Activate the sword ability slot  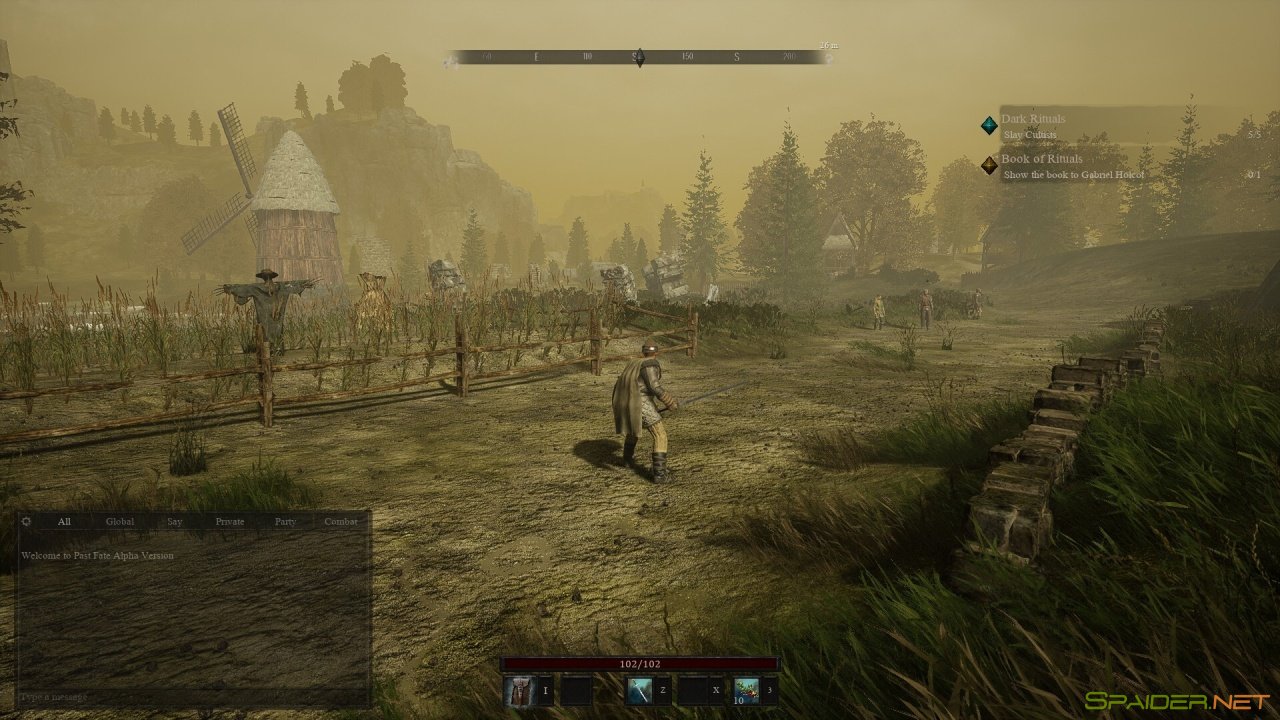point(640,690)
